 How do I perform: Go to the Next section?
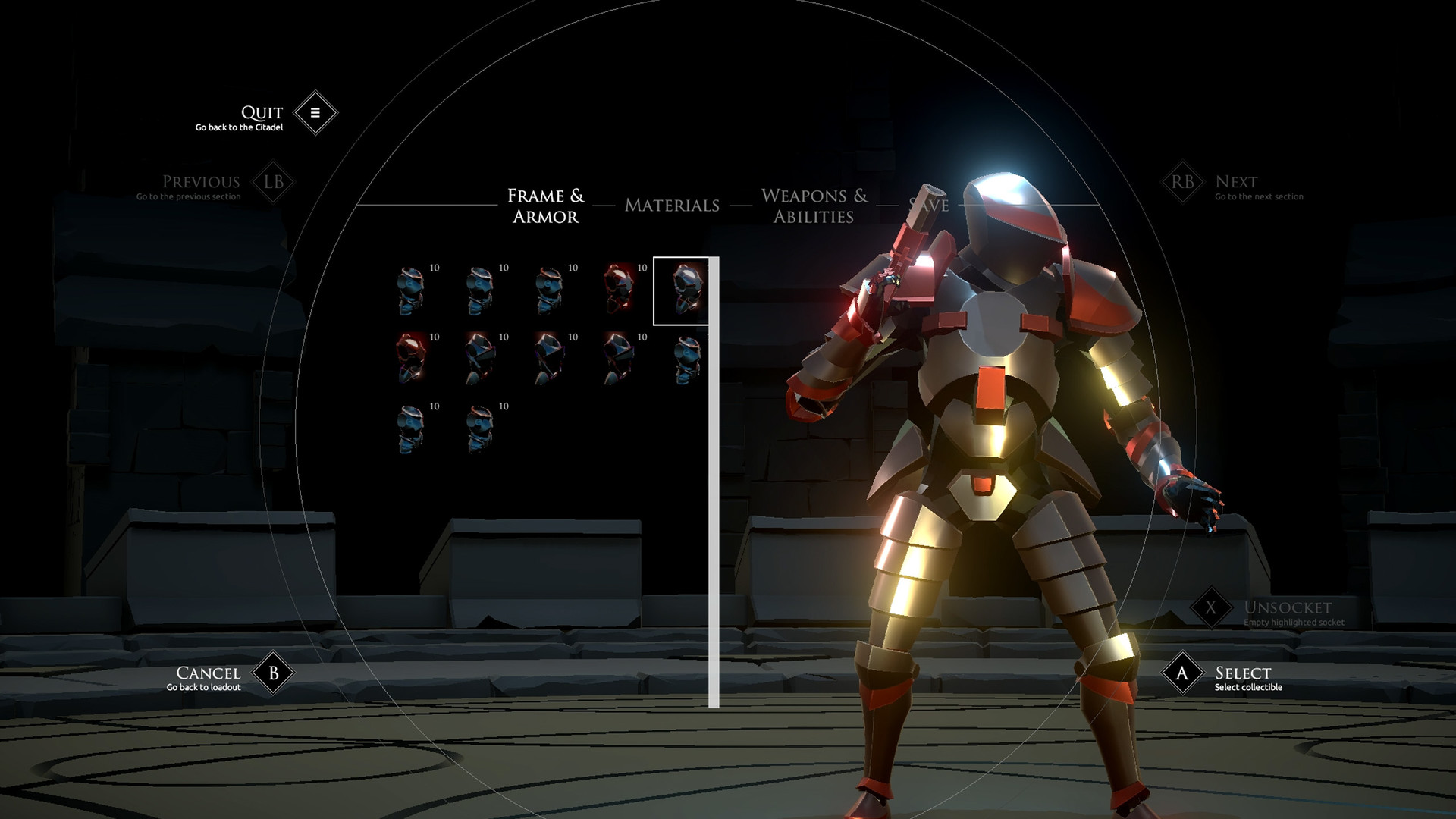(1182, 182)
